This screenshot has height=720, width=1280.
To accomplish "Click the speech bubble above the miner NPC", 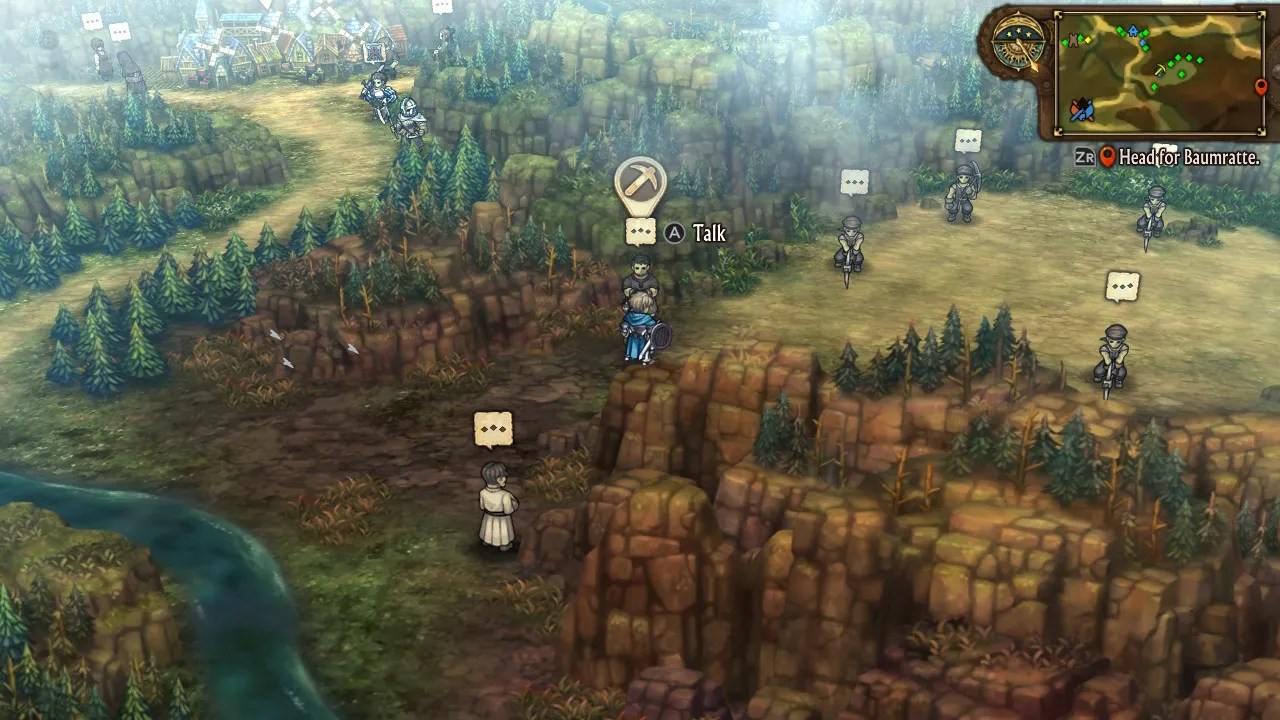I will (x=640, y=234).
